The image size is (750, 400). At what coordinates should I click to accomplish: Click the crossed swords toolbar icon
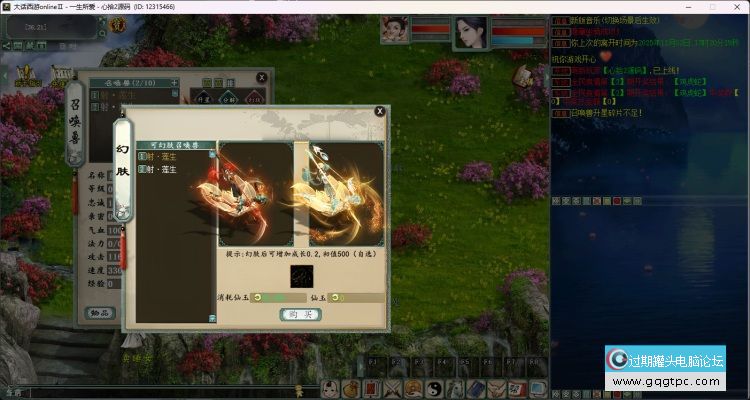pos(392,389)
